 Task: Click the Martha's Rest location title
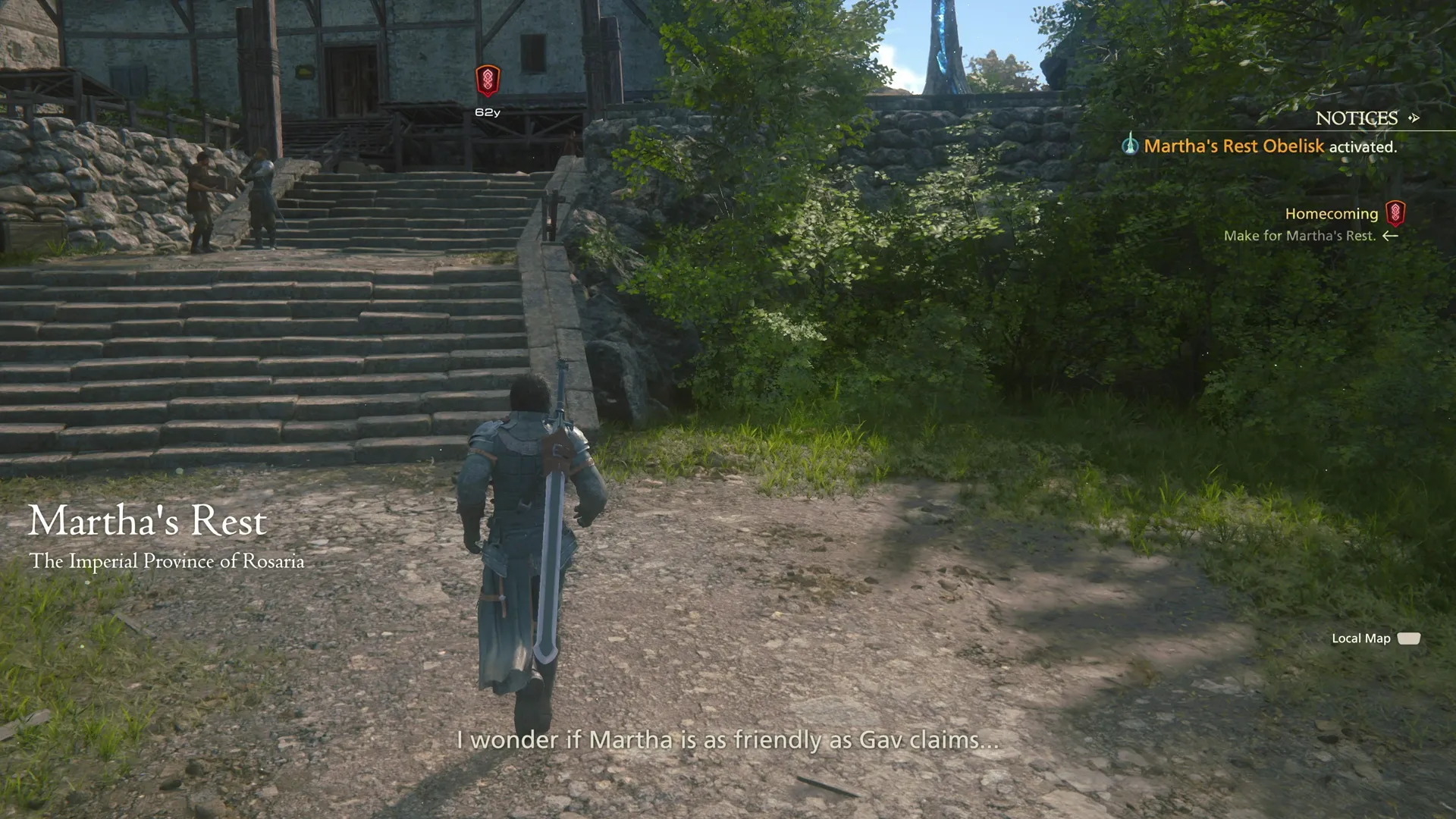pos(147,521)
